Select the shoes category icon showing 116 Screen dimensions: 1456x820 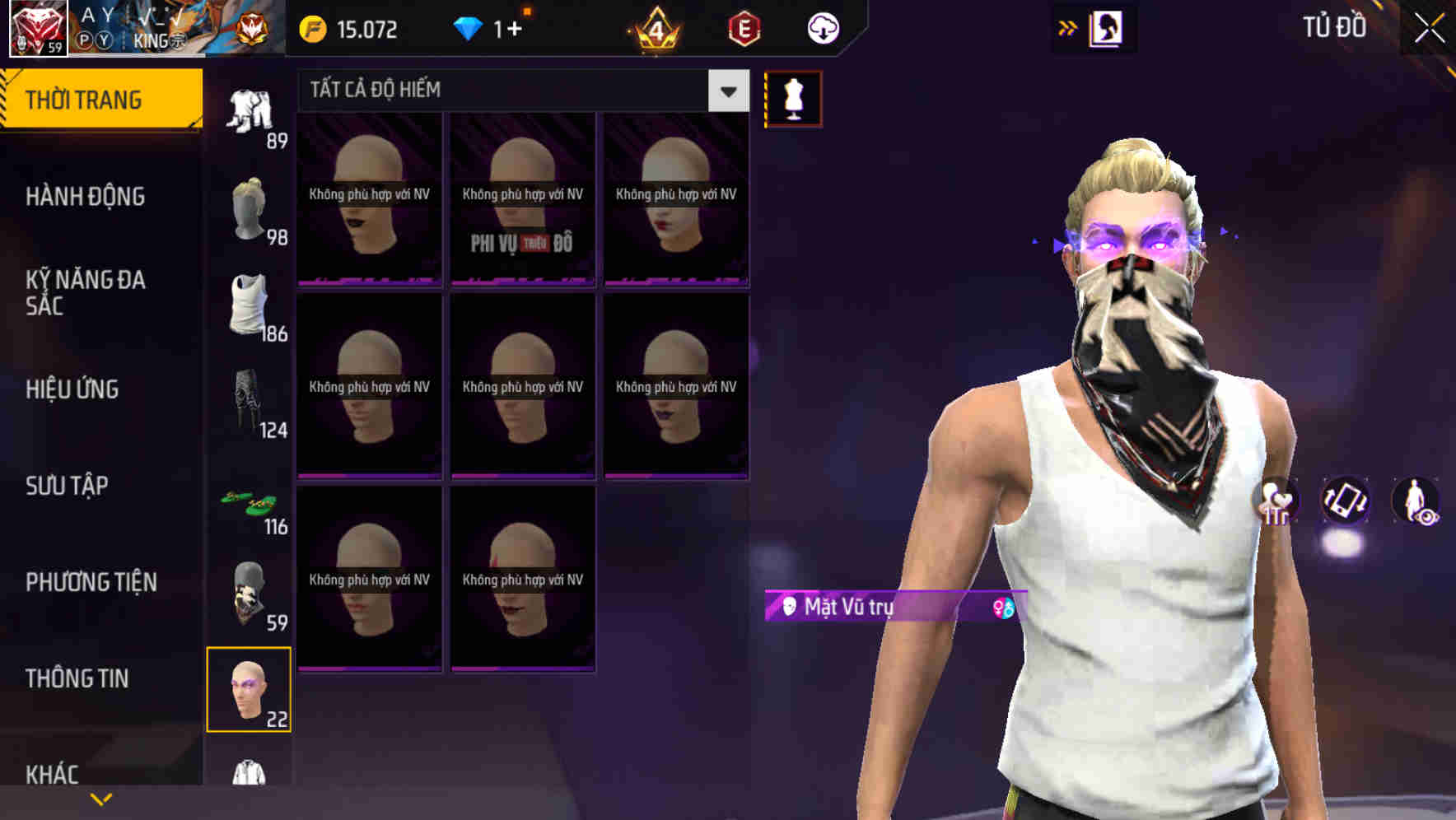pyautogui.click(x=250, y=501)
